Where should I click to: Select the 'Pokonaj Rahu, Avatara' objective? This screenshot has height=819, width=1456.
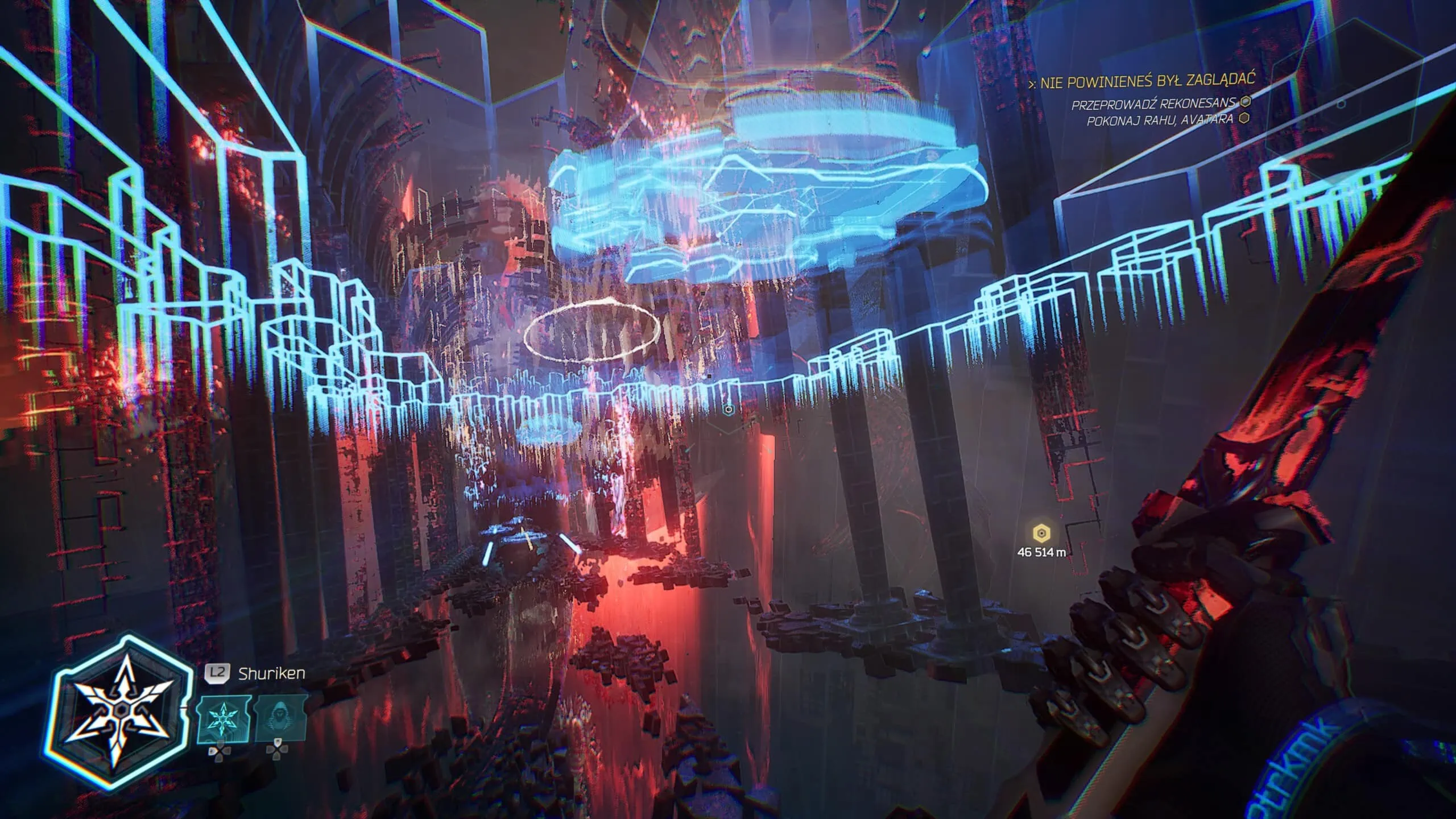[x=1160, y=120]
